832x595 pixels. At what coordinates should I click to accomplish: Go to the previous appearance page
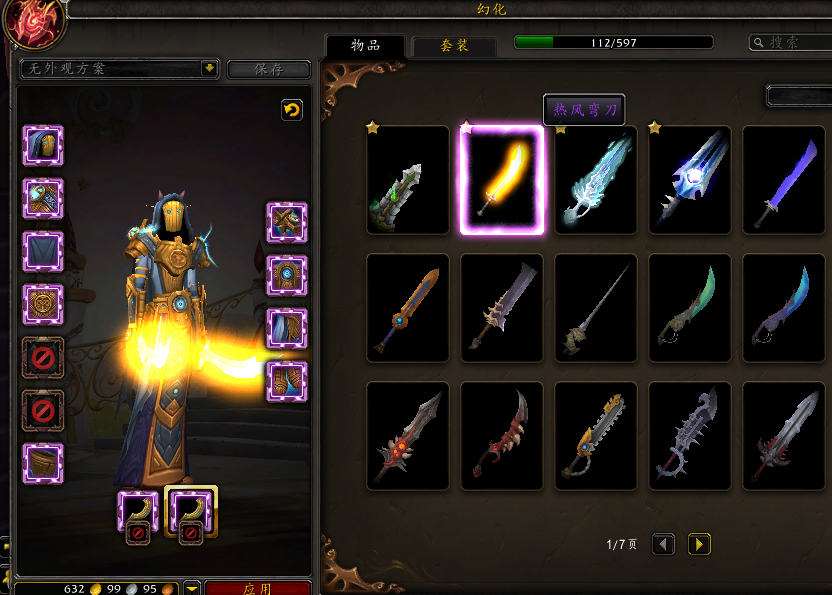(x=663, y=544)
